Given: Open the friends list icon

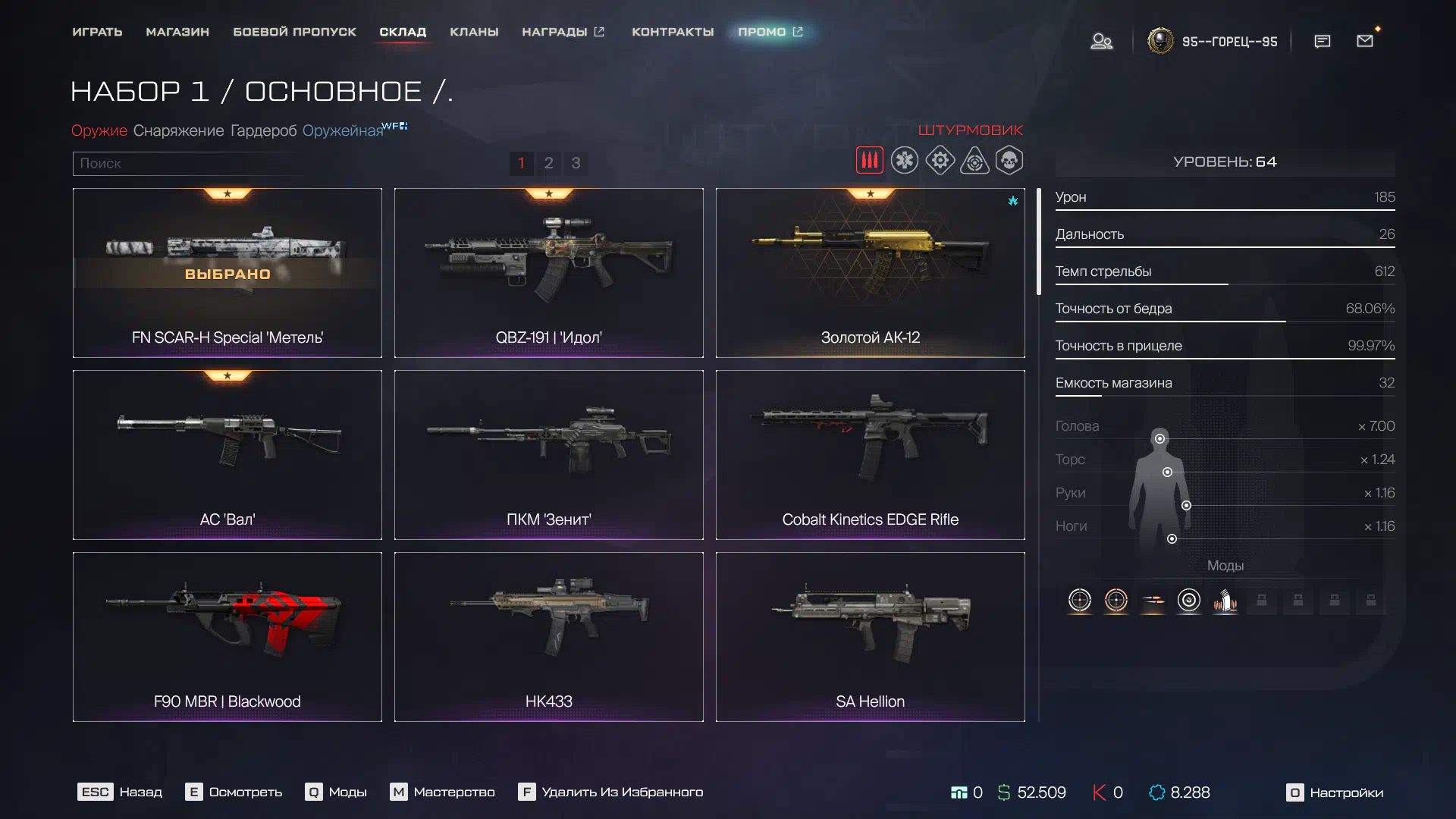Looking at the screenshot, I should (1101, 42).
